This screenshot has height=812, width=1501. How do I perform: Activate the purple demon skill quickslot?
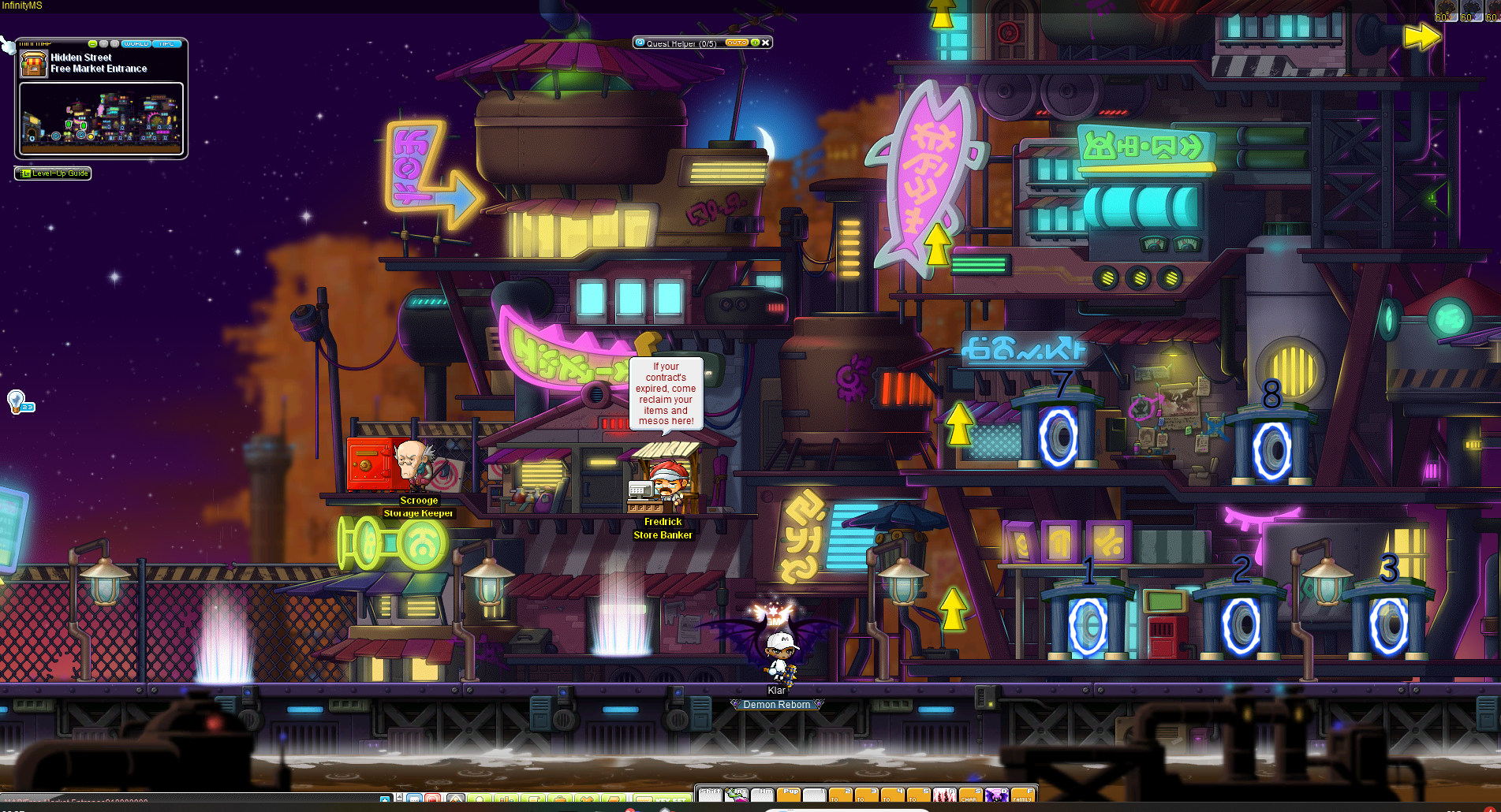pyautogui.click(x=996, y=795)
